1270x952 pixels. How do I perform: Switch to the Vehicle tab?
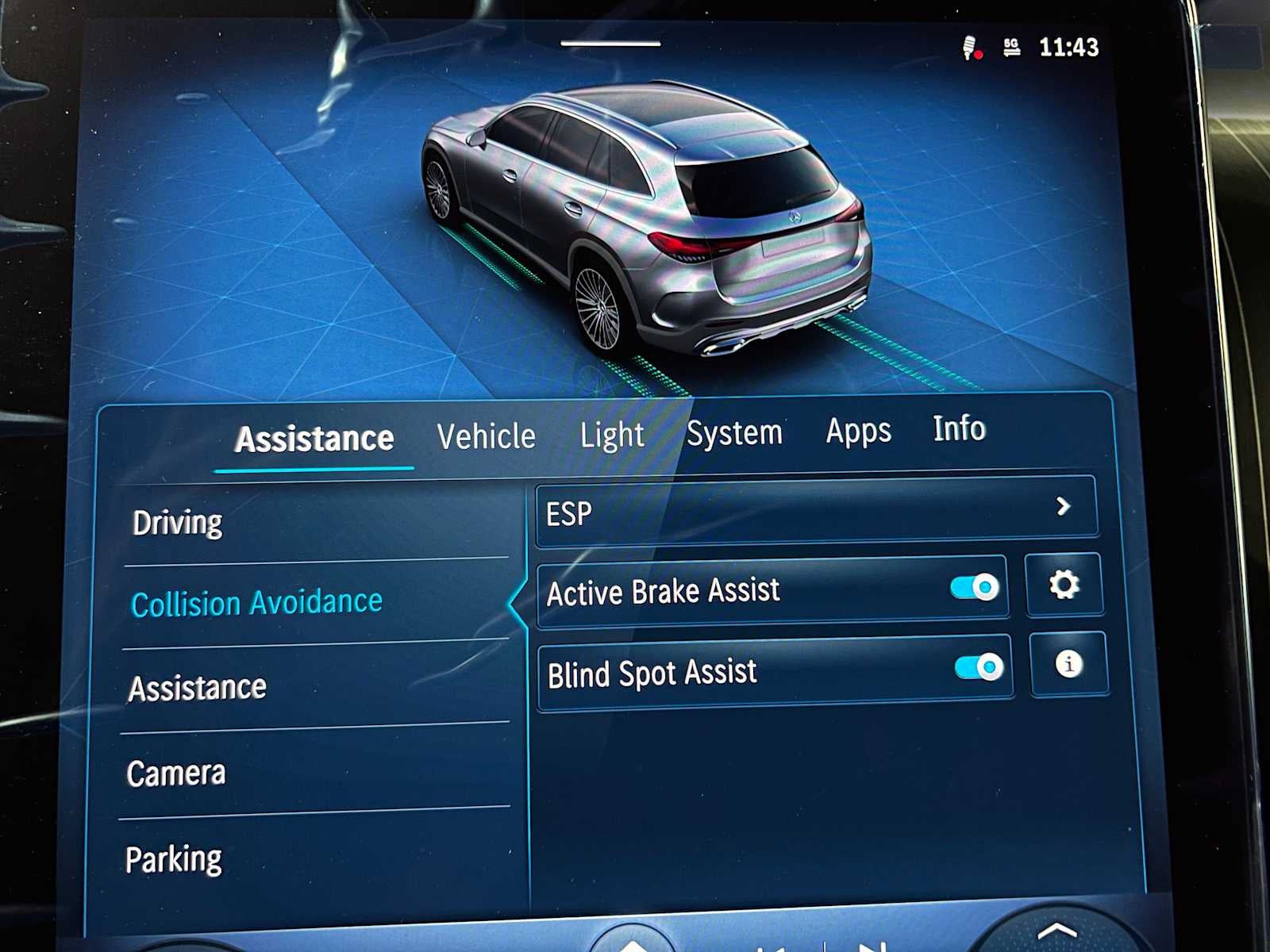[x=487, y=436]
